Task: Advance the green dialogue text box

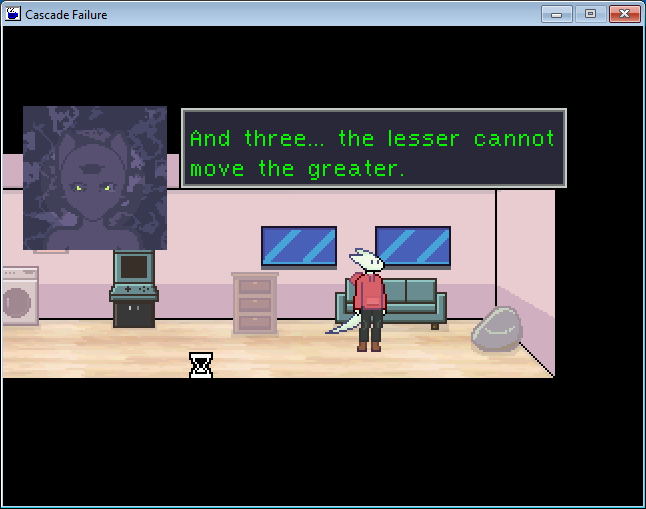Action: [x=373, y=149]
